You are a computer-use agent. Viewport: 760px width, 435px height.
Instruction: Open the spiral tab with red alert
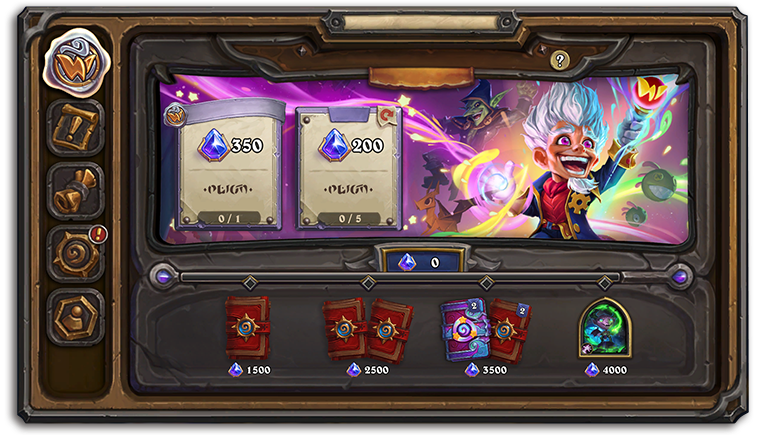point(75,253)
